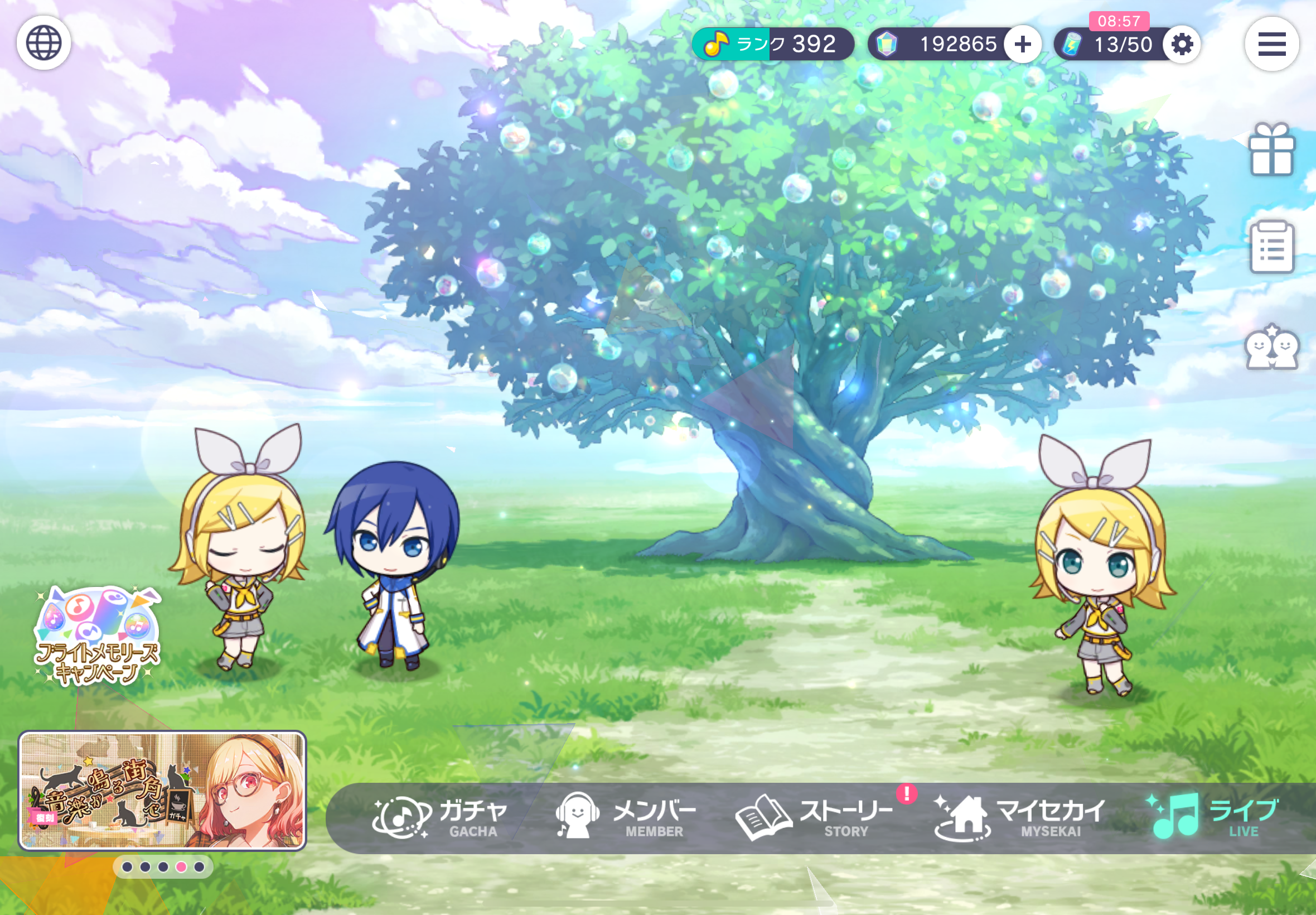Go to the Gacha menu
Viewport: 1316px width, 915px height.
440,817
